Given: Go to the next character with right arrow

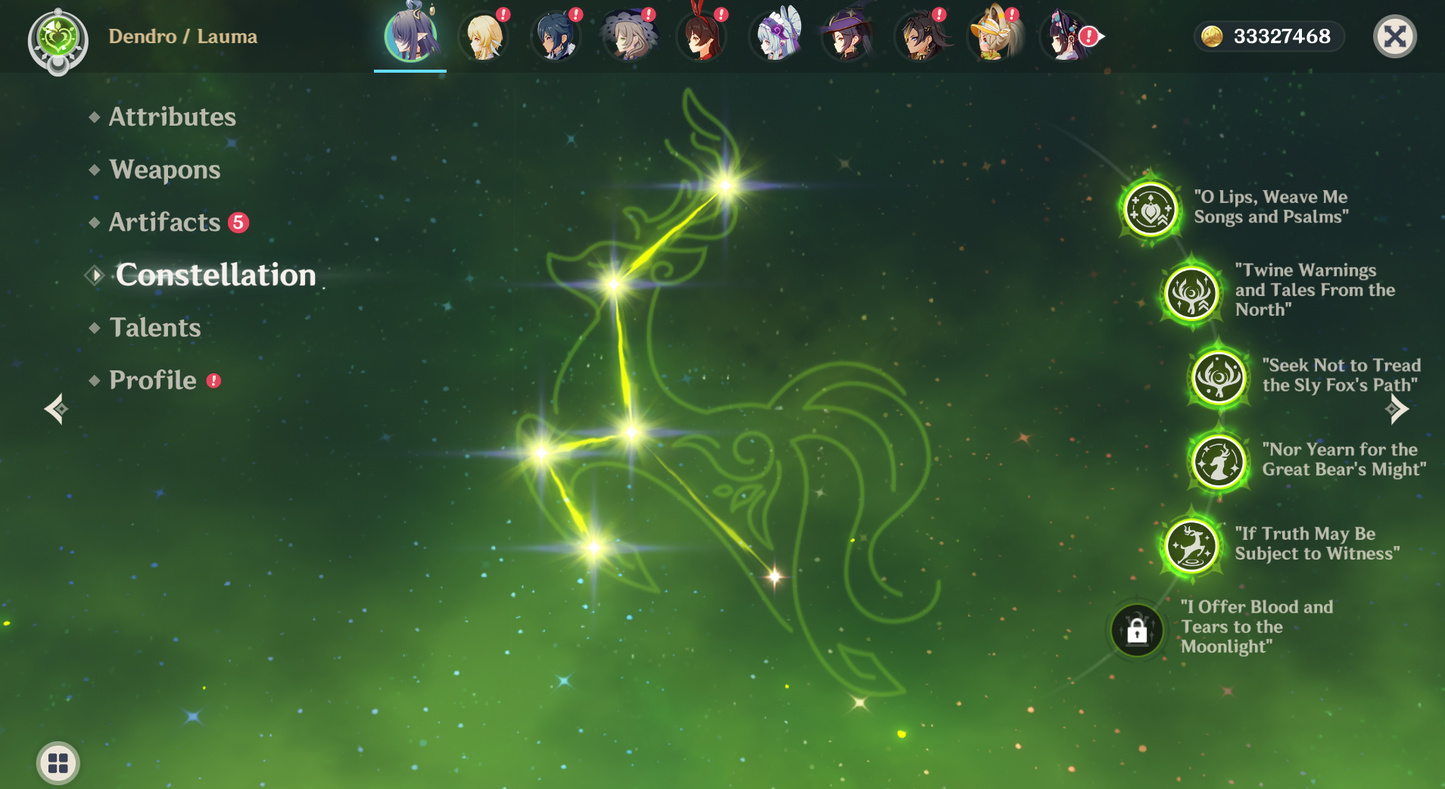Looking at the screenshot, I should 1397,408.
